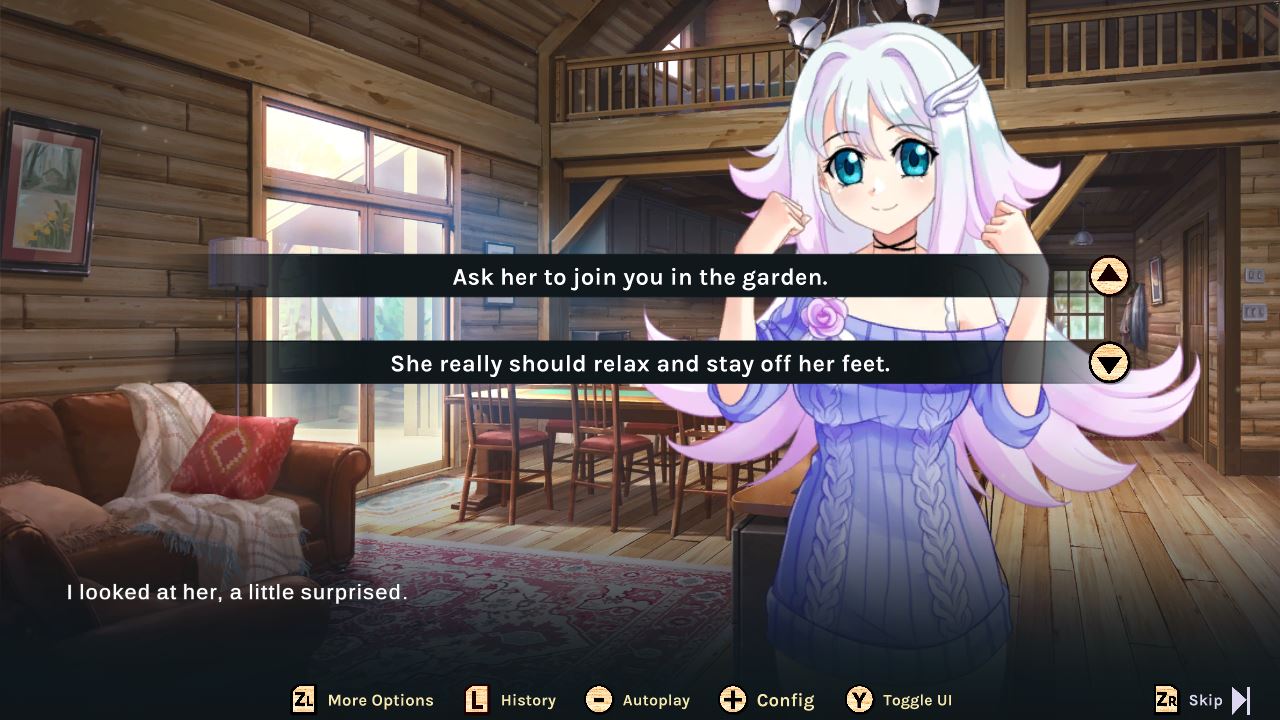Choose "Ask her to join you in the garden"
Screen dimensions: 1280x720
click(650, 277)
